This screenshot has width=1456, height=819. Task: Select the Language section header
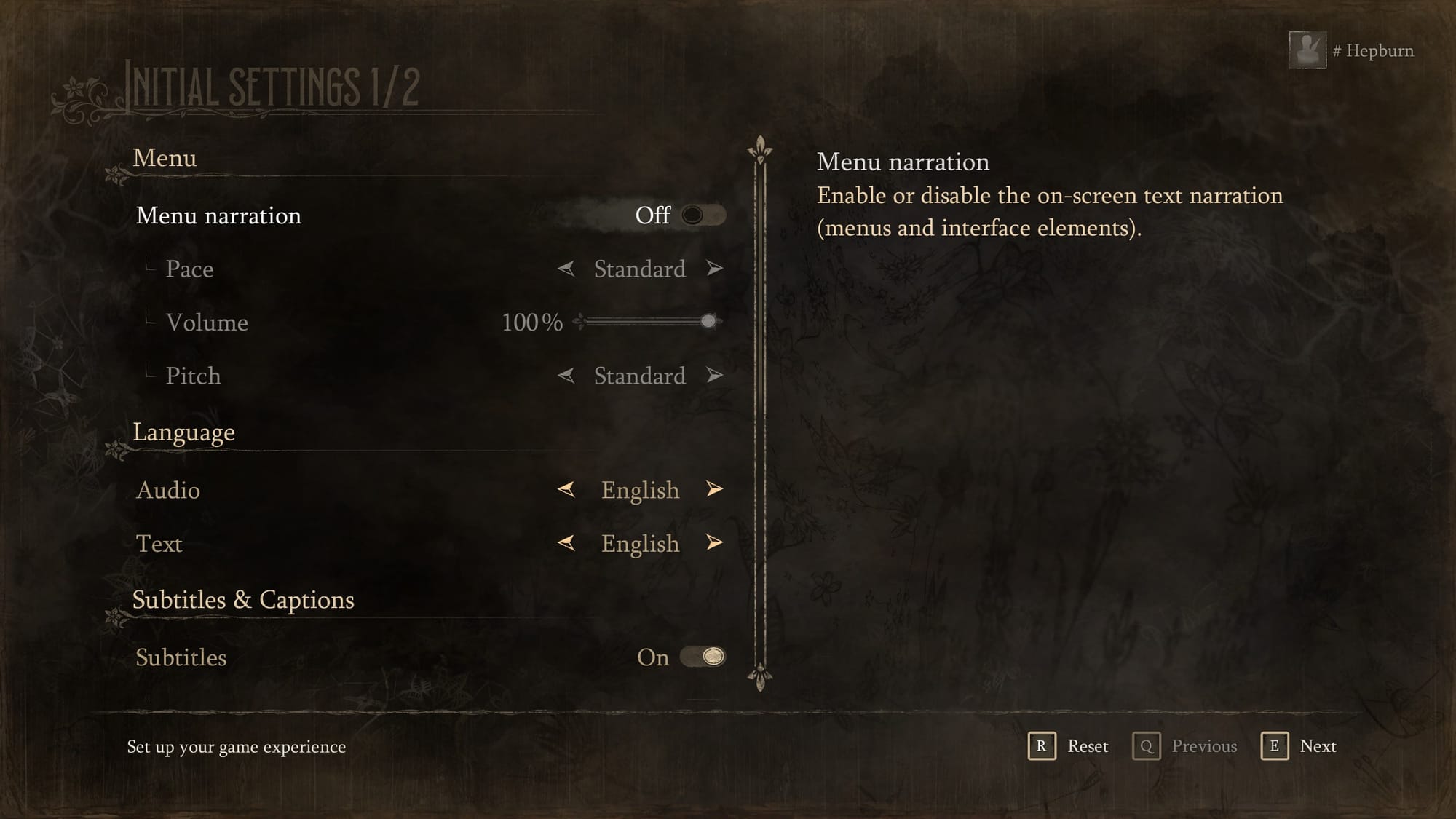pos(183,431)
